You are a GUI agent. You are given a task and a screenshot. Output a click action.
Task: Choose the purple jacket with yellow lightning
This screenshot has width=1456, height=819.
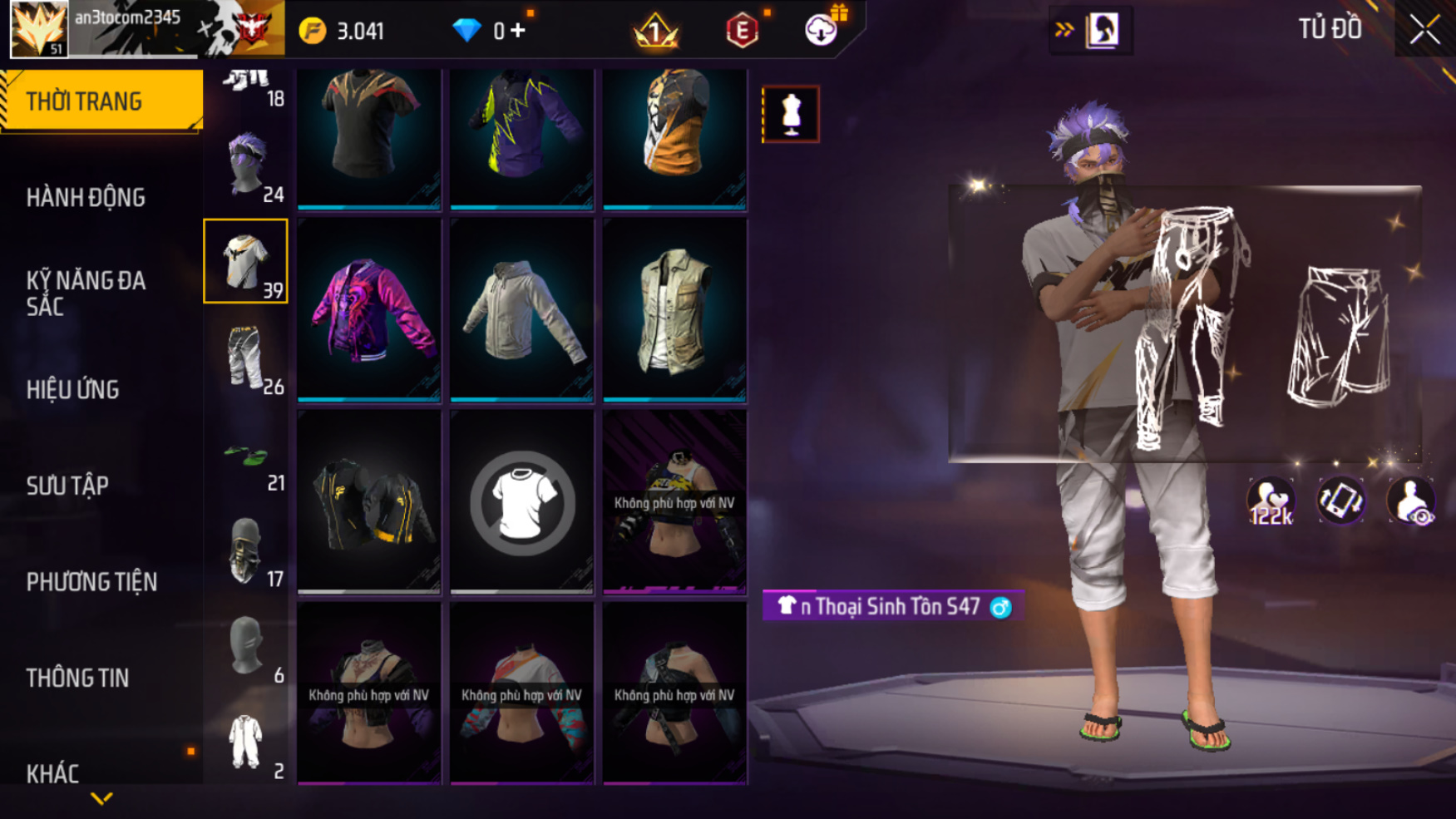pyautogui.click(x=522, y=133)
